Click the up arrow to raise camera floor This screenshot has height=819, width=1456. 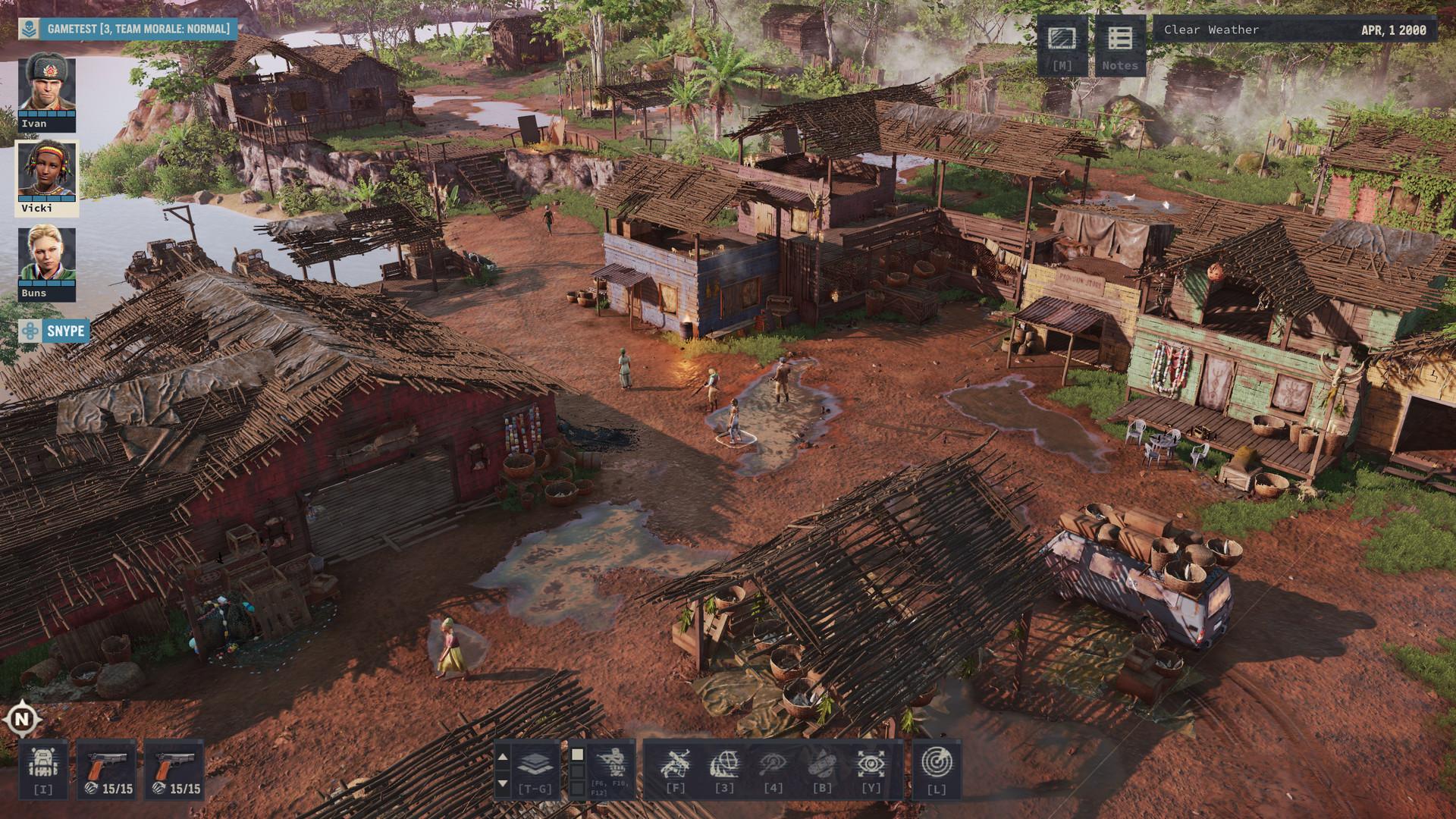click(502, 755)
